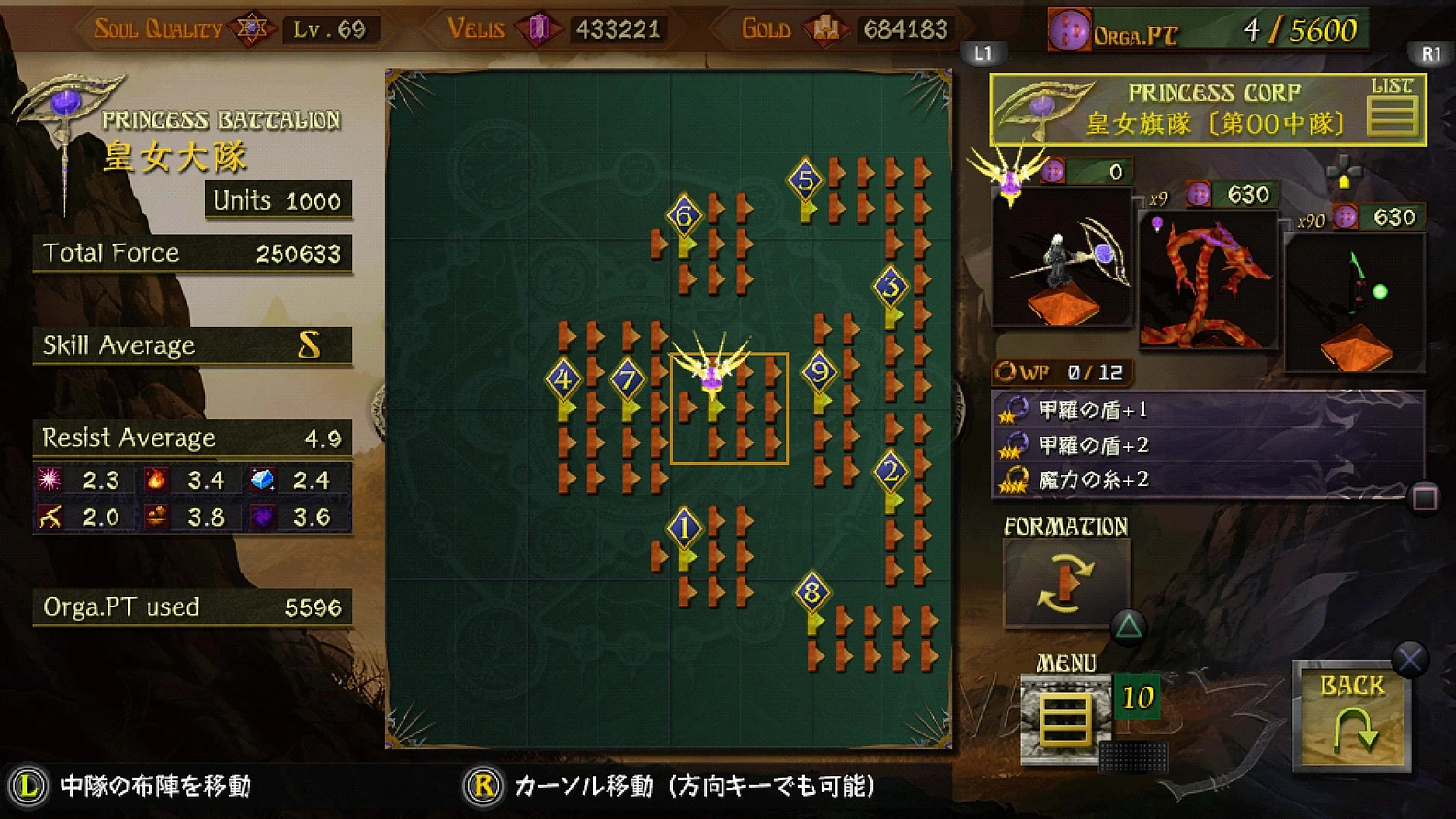Select the 魔力の糸+2 skill entry

point(1092,478)
